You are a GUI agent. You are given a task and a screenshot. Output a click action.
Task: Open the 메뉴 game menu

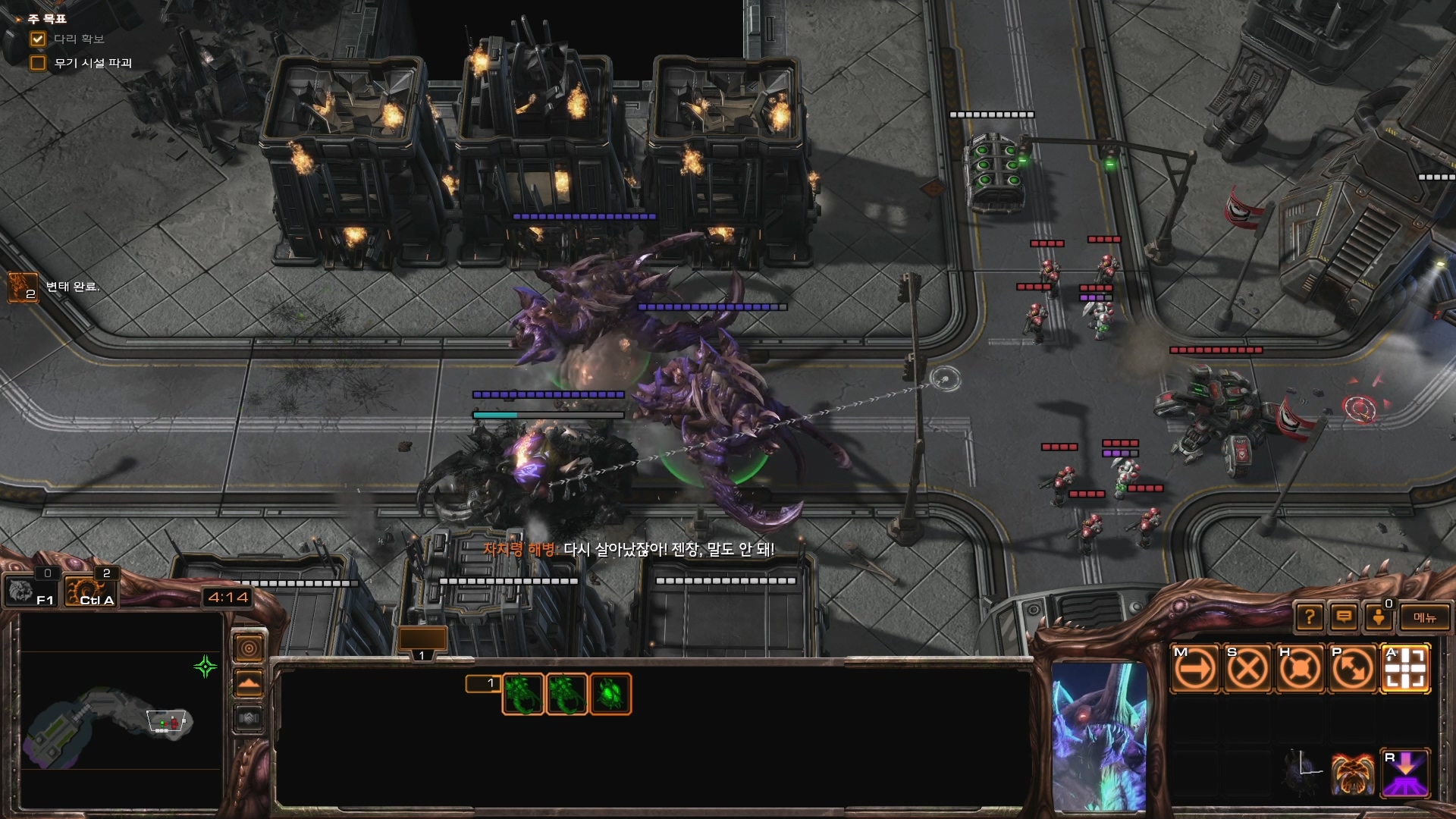click(1424, 617)
